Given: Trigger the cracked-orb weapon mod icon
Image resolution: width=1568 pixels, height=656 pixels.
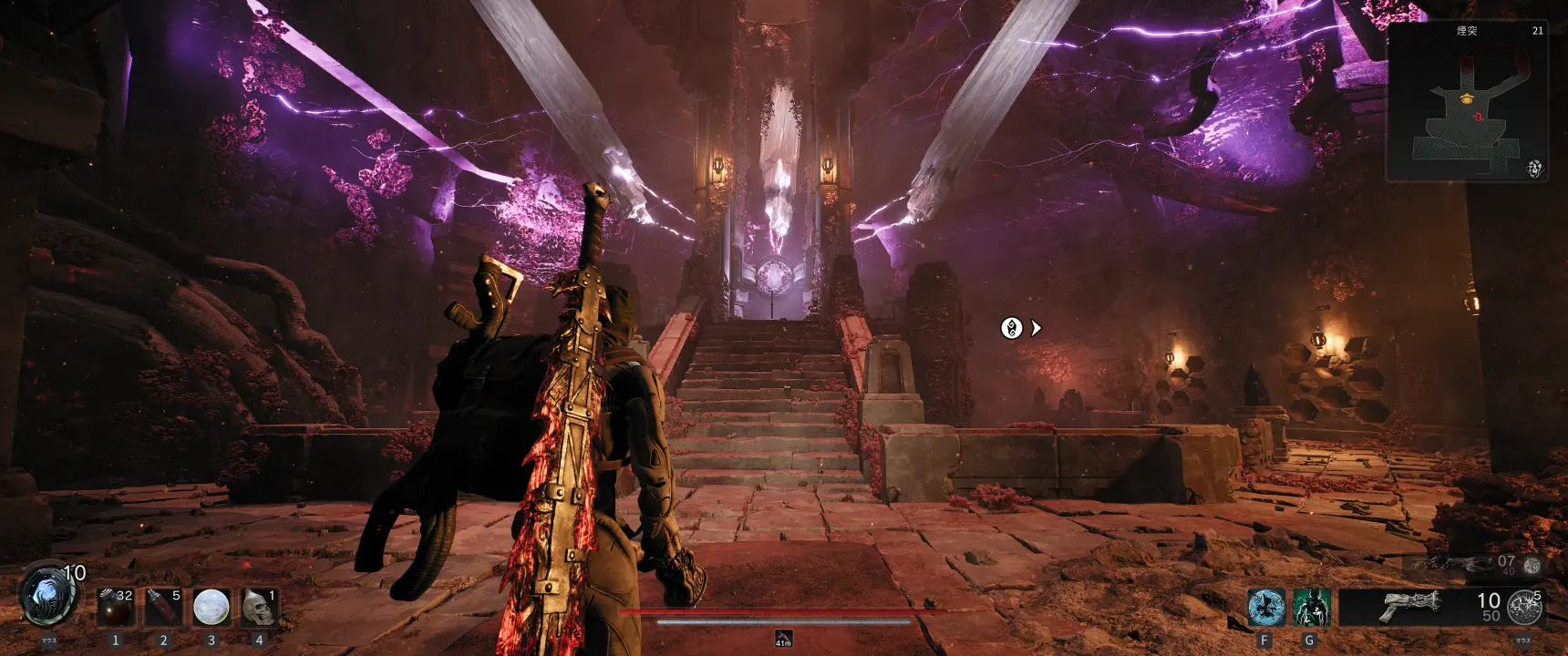Looking at the screenshot, I should [1524, 607].
